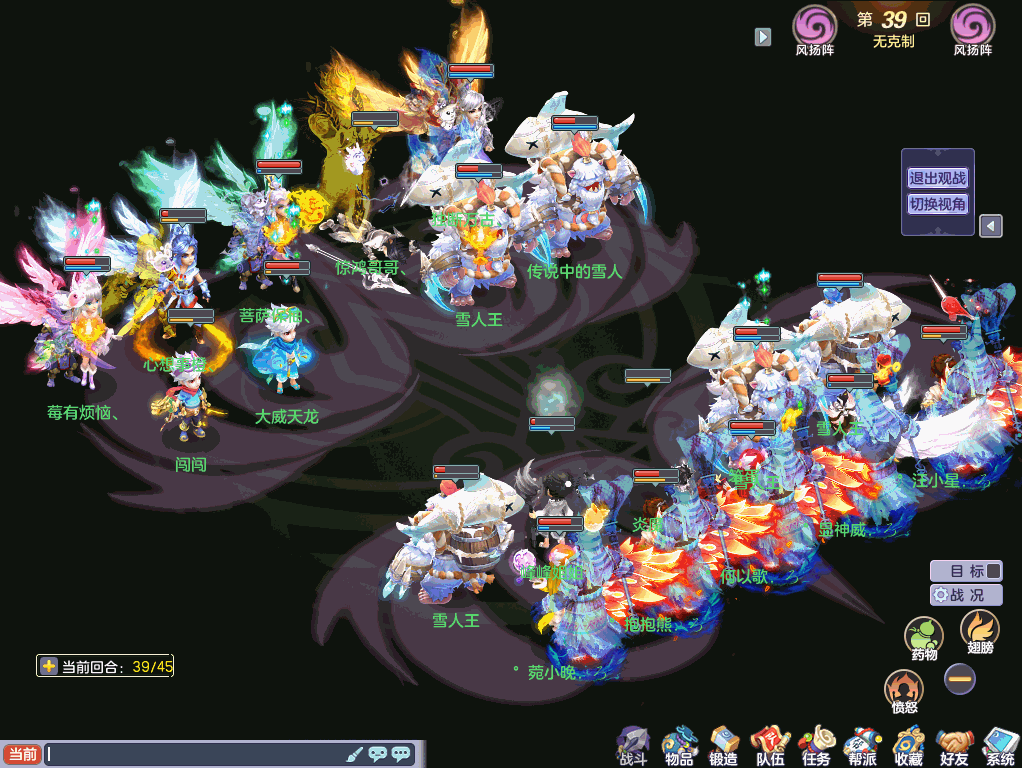Open the 战斗 combat menu

coord(633,745)
